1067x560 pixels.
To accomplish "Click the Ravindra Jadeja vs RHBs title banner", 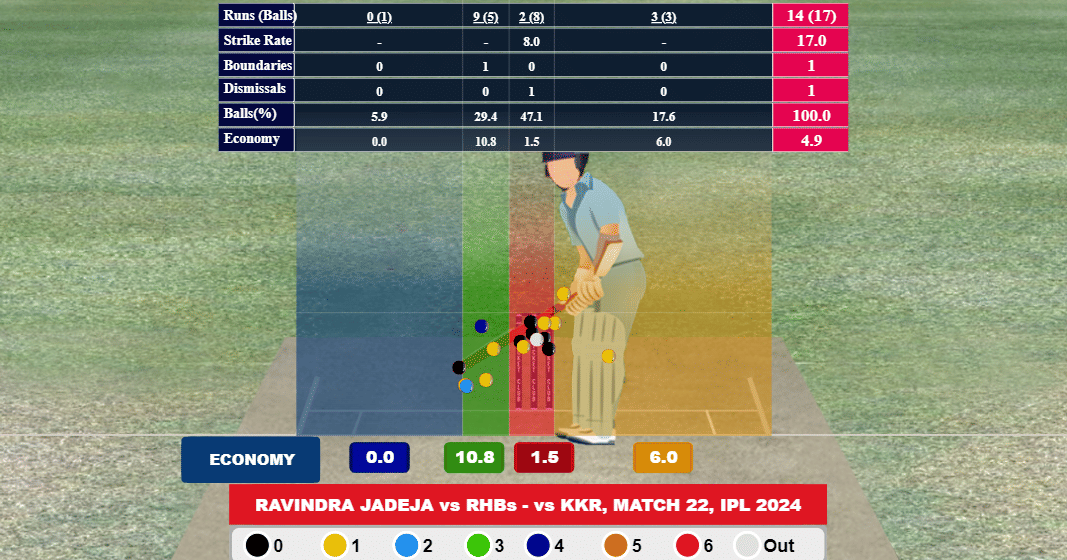I will click(528, 505).
